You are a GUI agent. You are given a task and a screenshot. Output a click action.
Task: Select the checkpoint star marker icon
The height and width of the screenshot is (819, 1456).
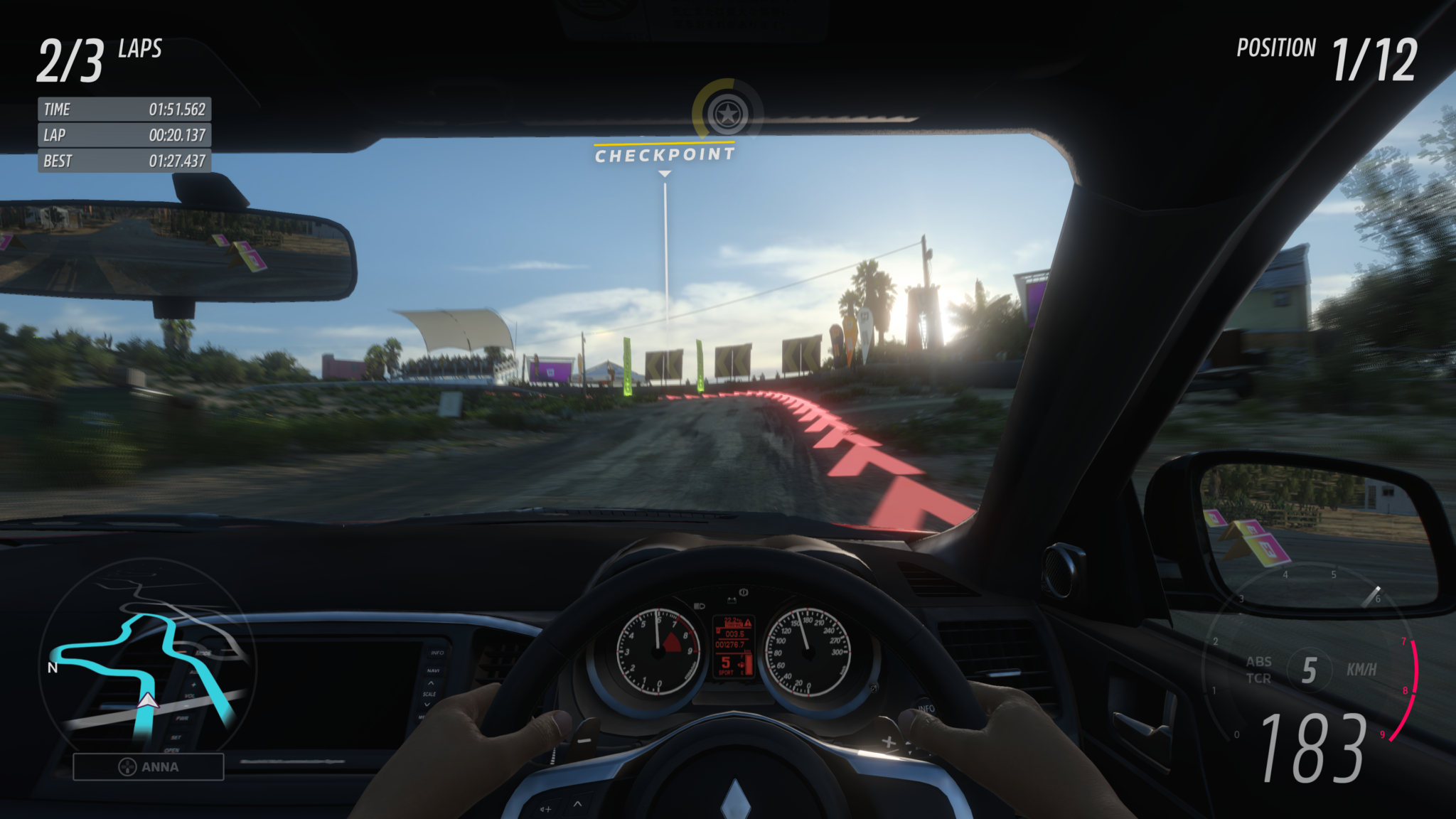pyautogui.click(x=727, y=114)
